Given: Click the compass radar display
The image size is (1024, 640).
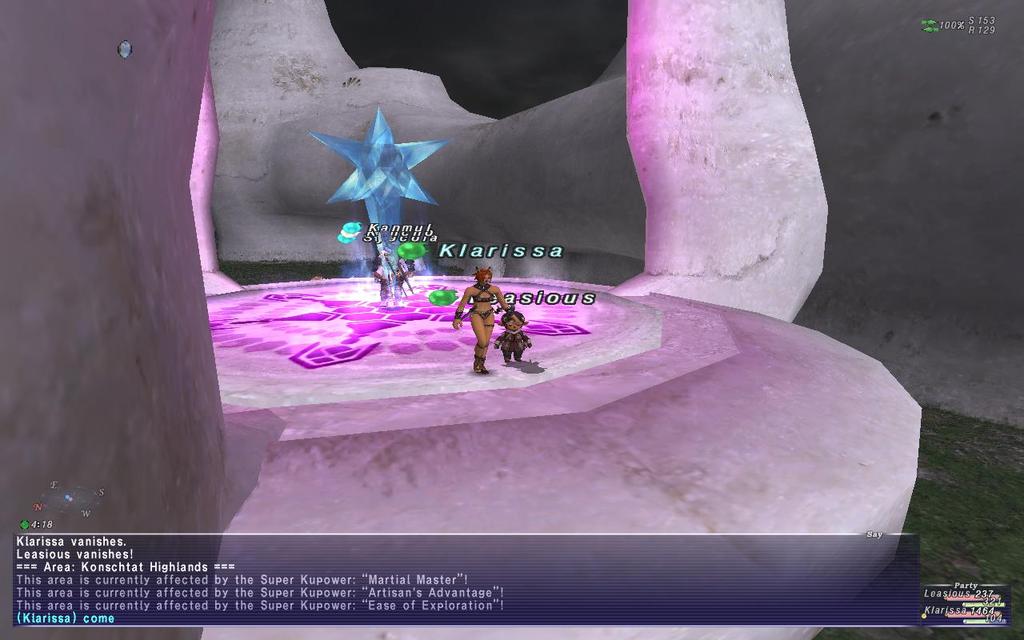Looking at the screenshot, I should pyautogui.click(x=65, y=498).
